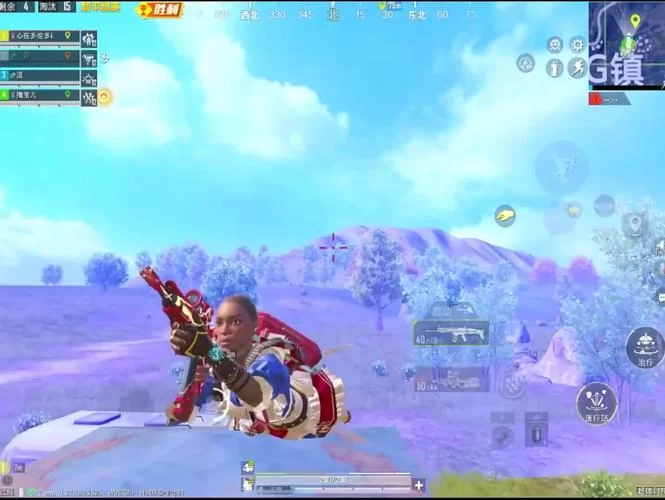Viewport: 665px width, 500px height.
Task: Tap the white plus button by the health bar
Action: (418, 485)
